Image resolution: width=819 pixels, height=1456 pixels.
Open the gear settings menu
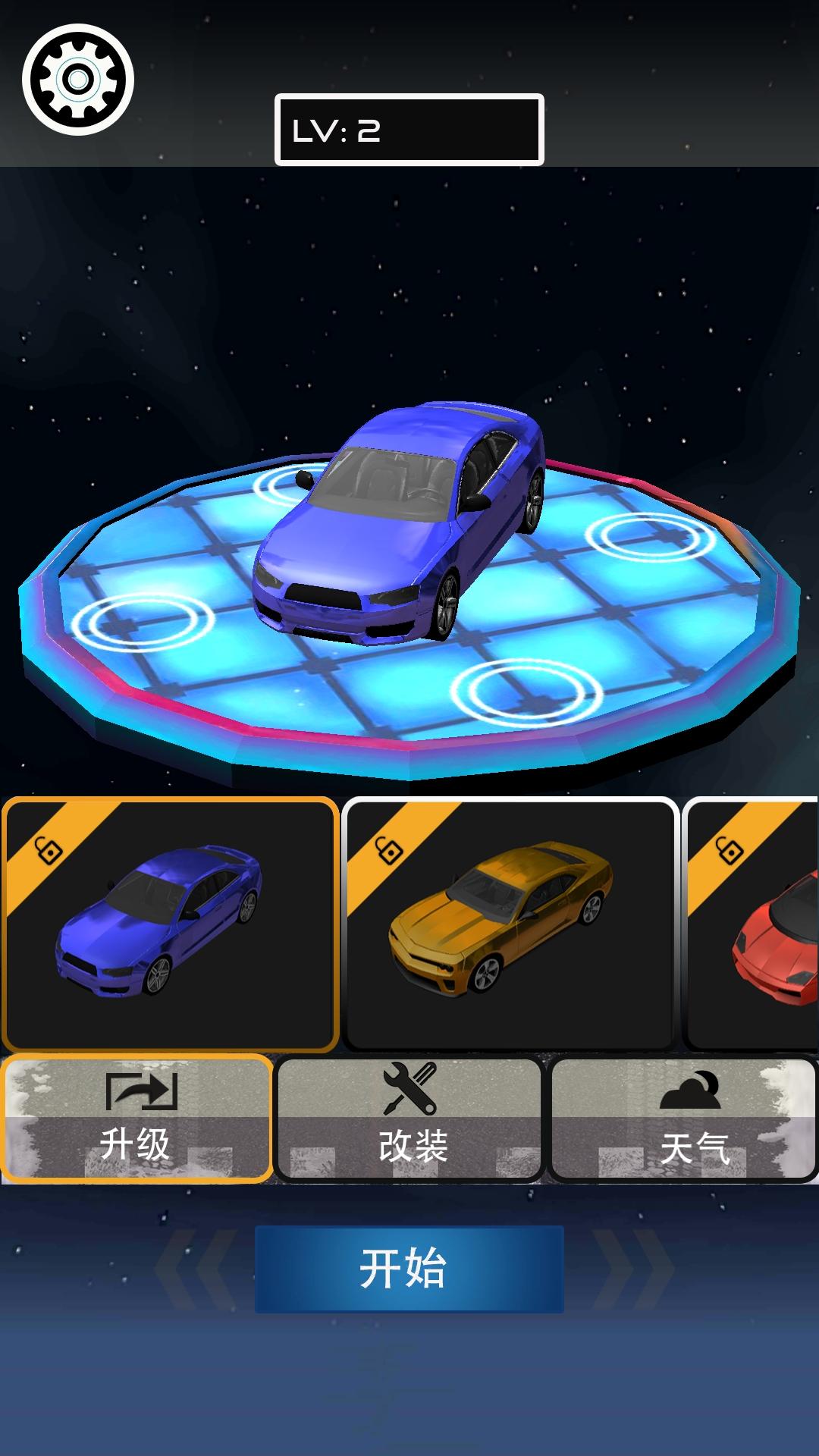pyautogui.click(x=77, y=80)
